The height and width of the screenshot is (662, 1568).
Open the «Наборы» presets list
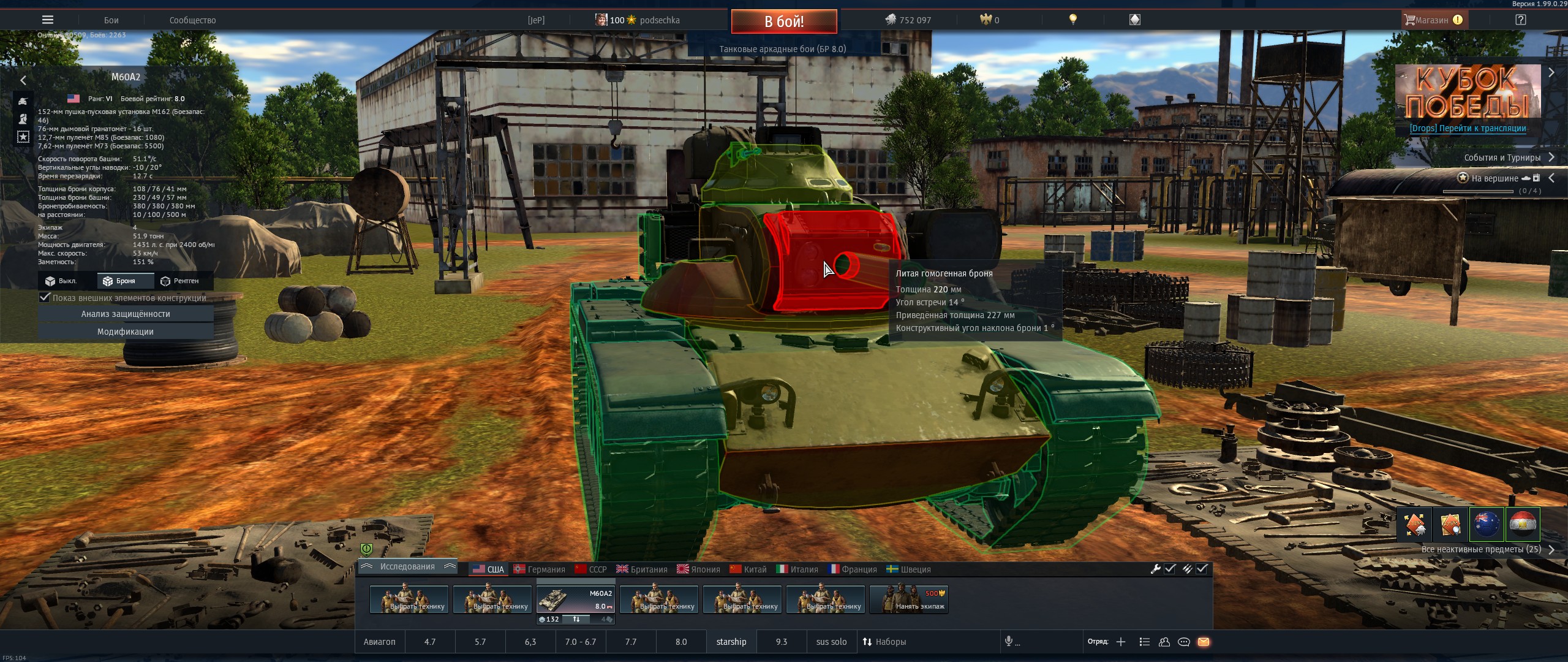[x=884, y=642]
